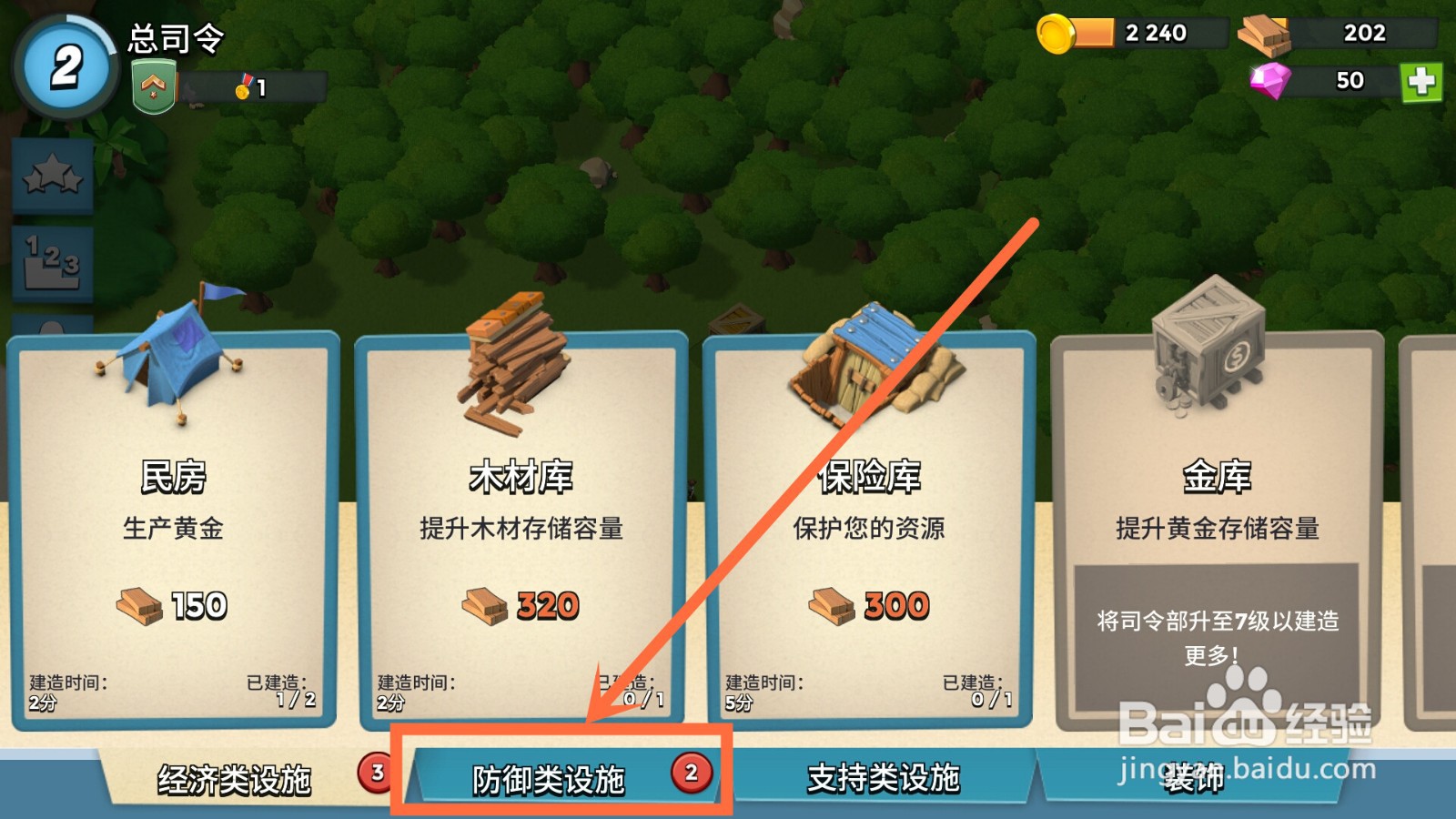Switch to the 支持类设施 tab

pos(883,778)
